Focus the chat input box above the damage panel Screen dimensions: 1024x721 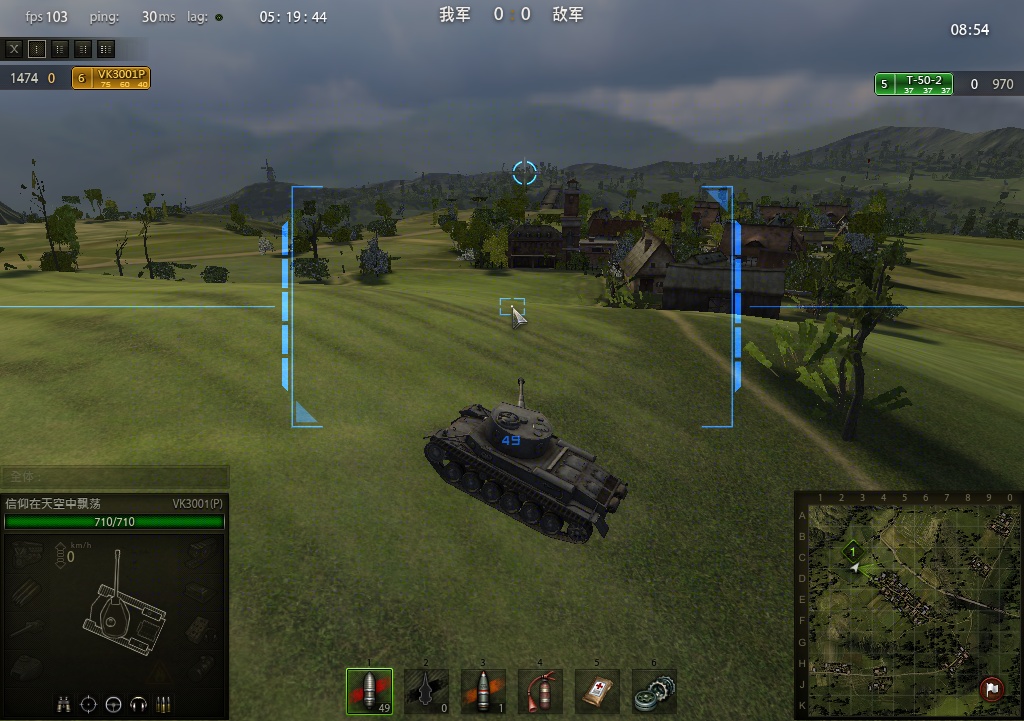pyautogui.click(x=114, y=477)
